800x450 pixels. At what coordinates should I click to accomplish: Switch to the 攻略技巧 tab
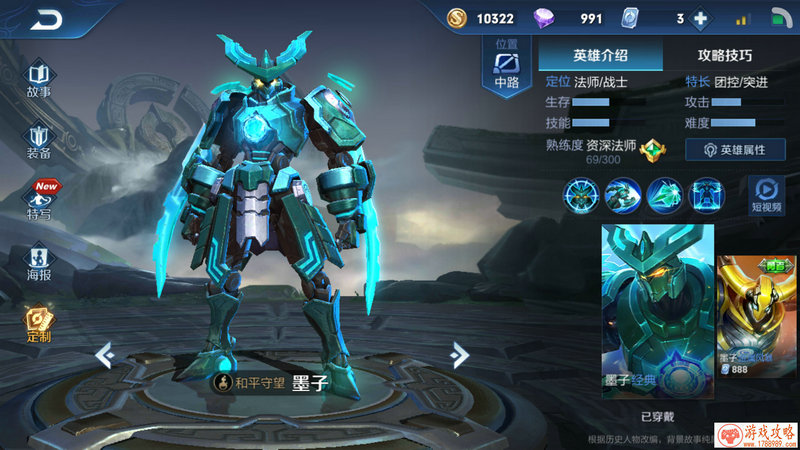point(724,56)
